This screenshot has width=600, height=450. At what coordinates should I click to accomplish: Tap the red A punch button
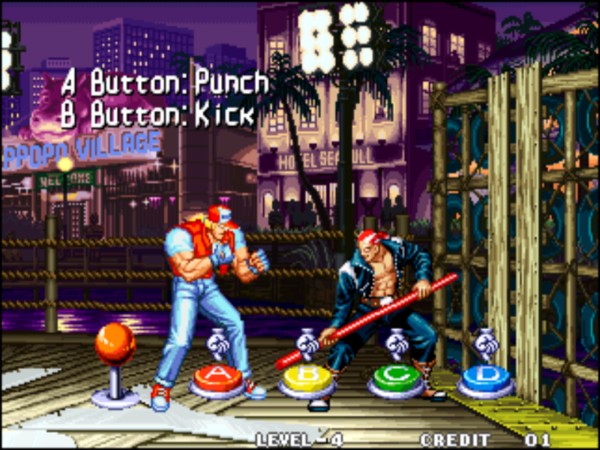point(217,378)
